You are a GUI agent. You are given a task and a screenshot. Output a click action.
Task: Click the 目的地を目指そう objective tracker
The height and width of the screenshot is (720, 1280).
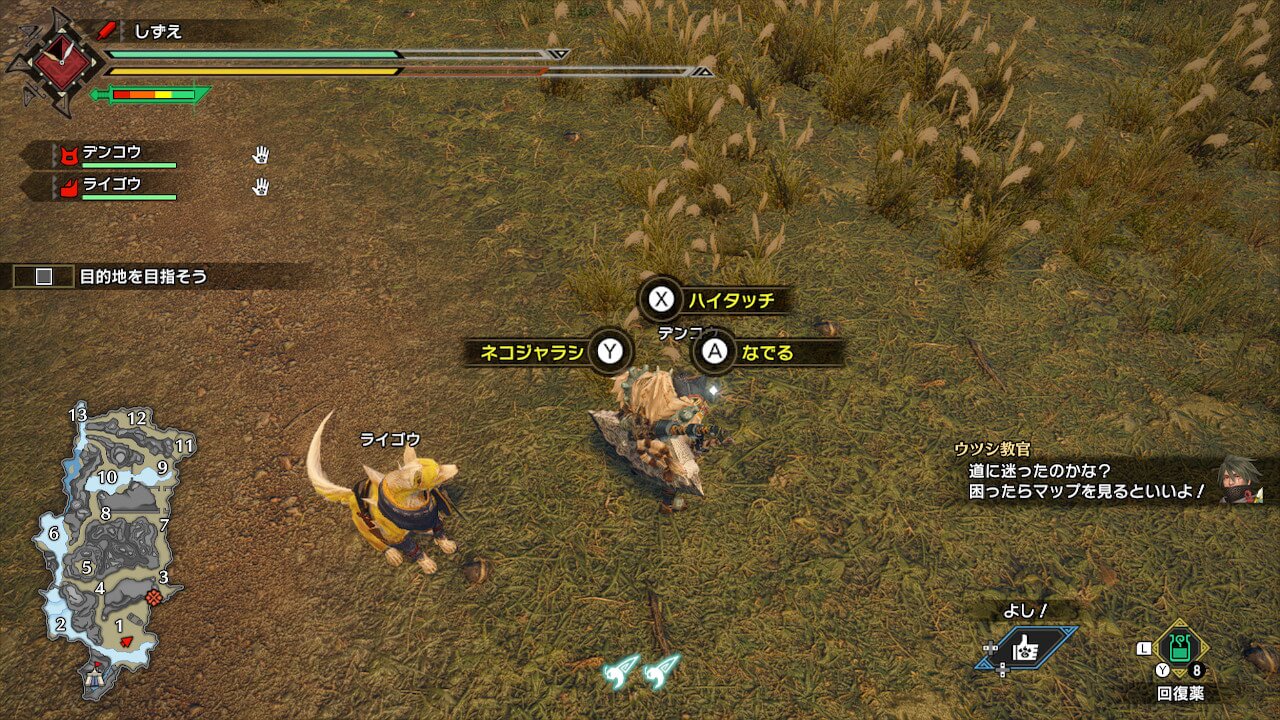pos(143,276)
